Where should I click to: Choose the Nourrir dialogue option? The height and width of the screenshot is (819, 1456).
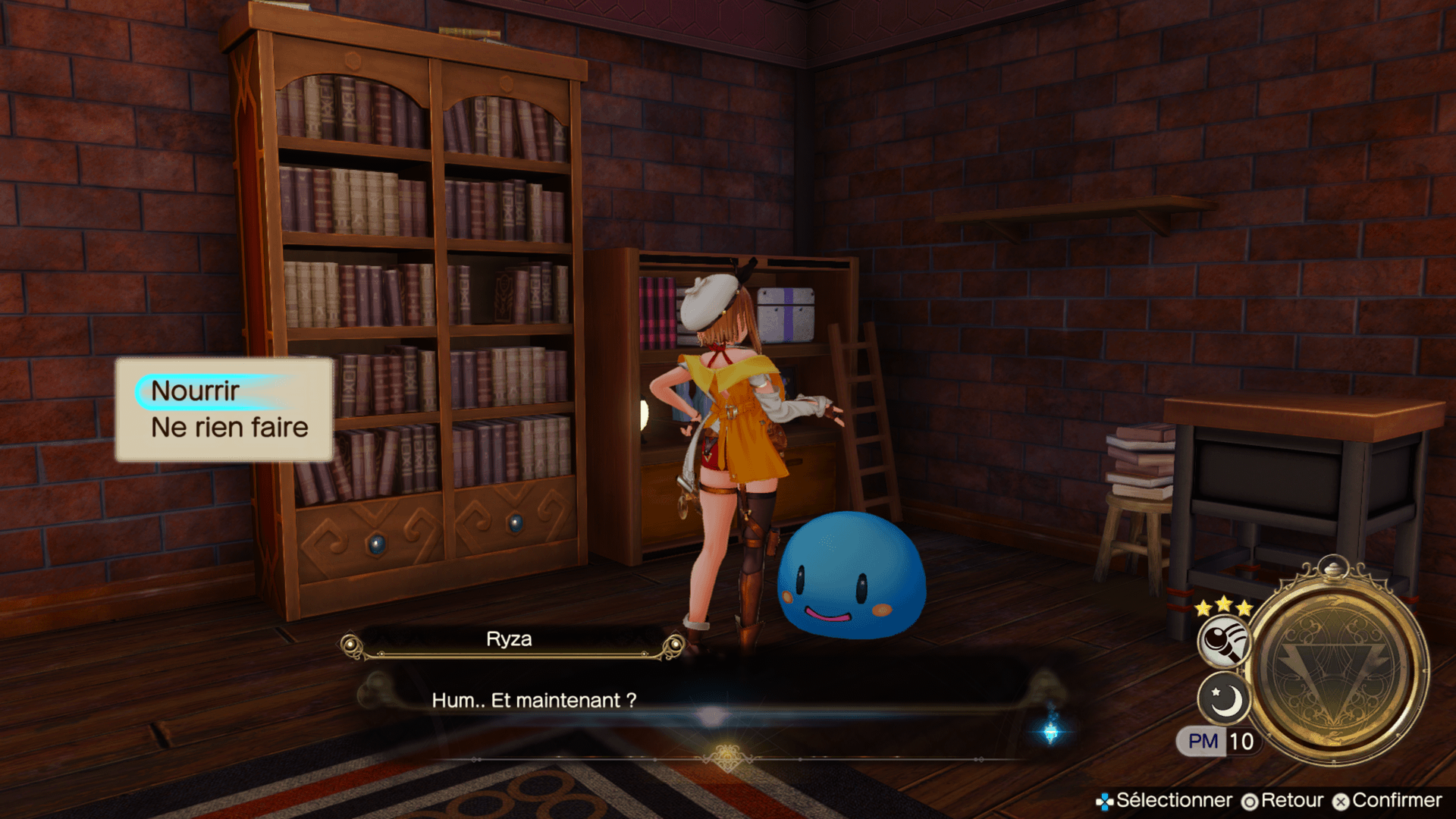(196, 391)
